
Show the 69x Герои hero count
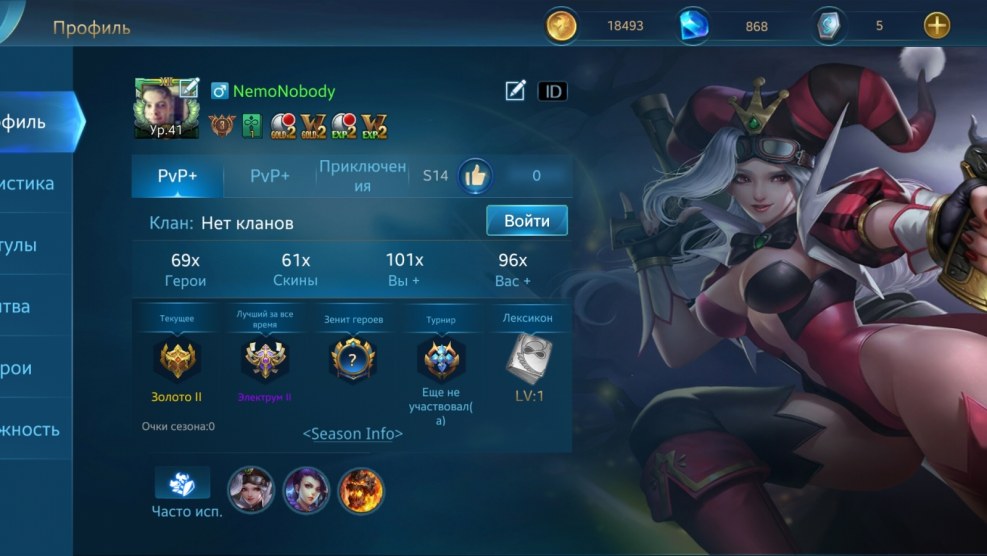(x=186, y=270)
